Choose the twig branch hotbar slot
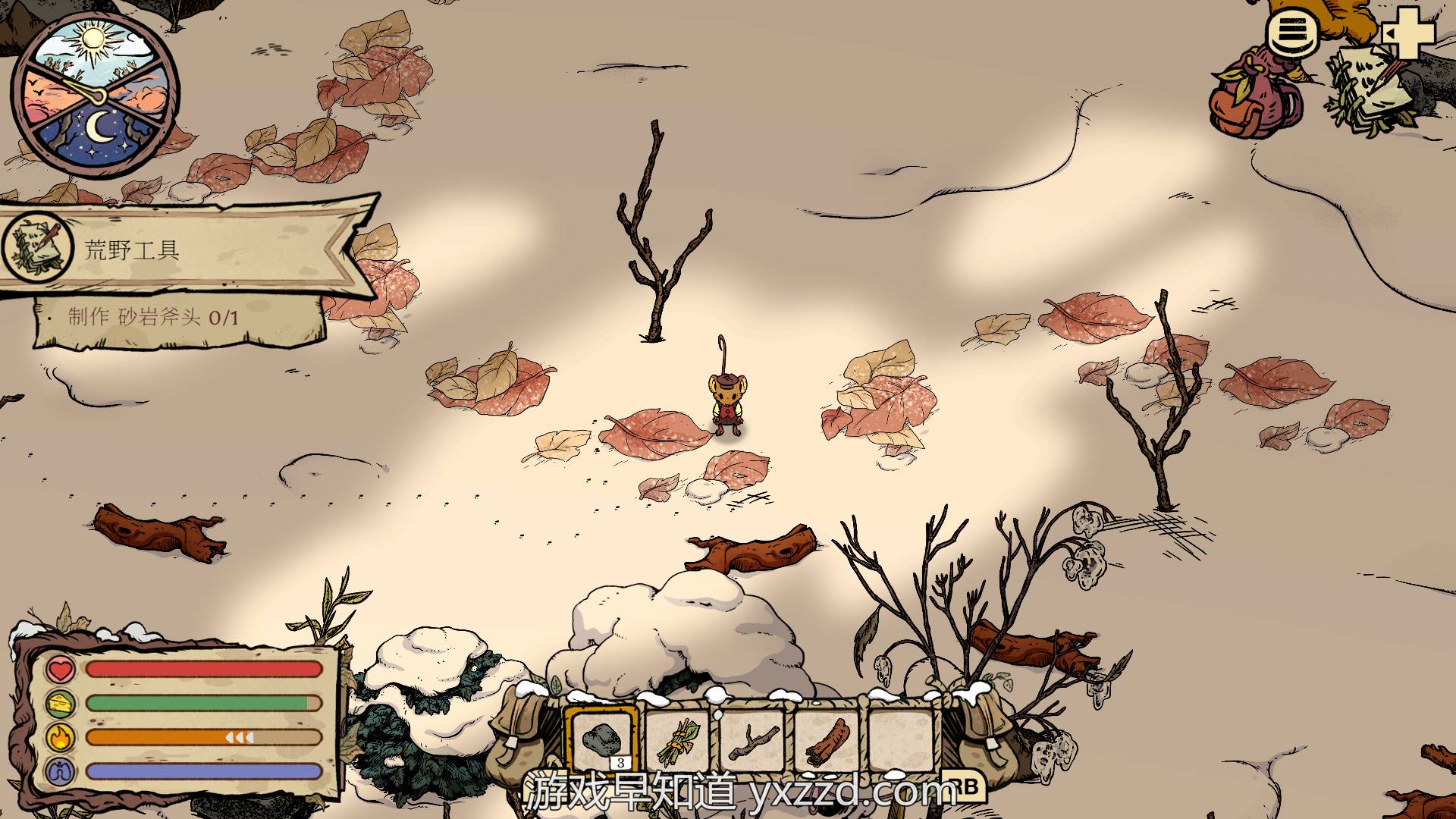The height and width of the screenshot is (819, 1456). [x=752, y=741]
